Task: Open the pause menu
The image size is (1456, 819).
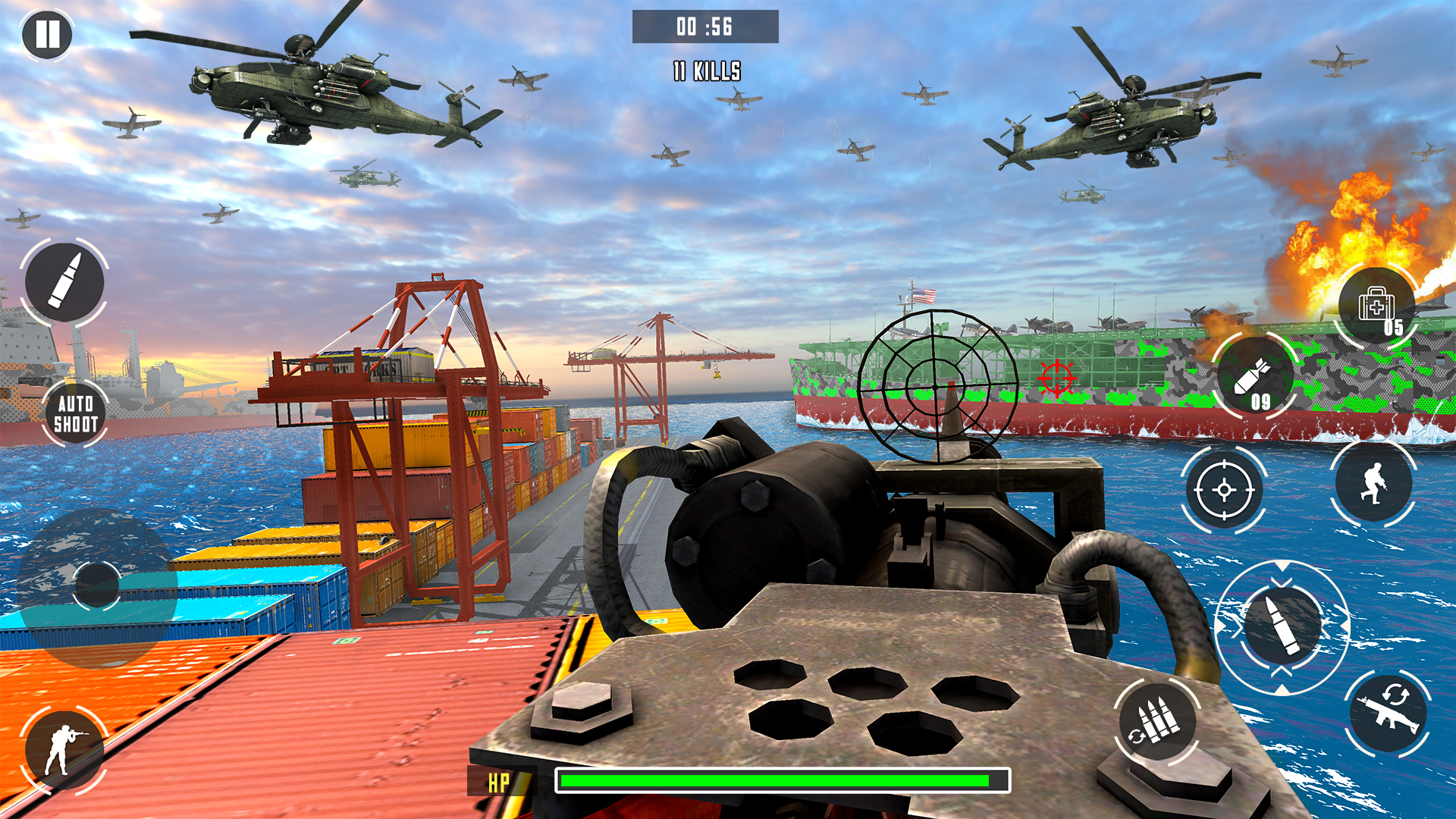Action: point(47,36)
